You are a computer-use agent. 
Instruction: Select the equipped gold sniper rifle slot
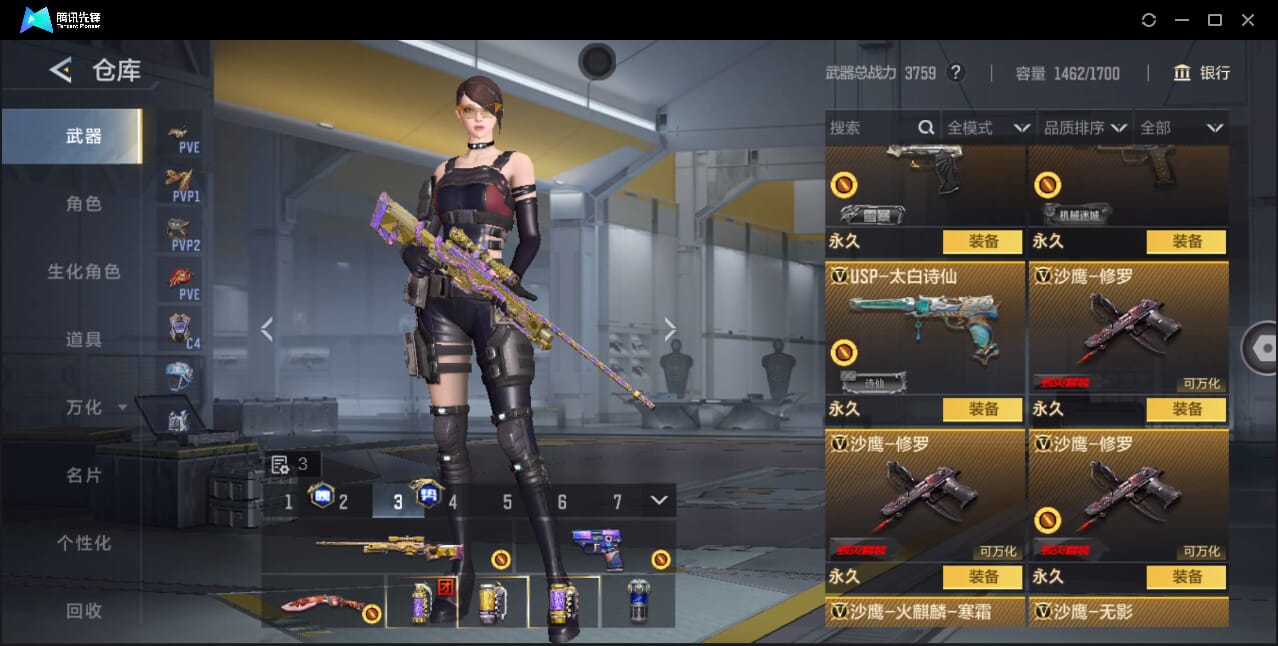[388, 548]
